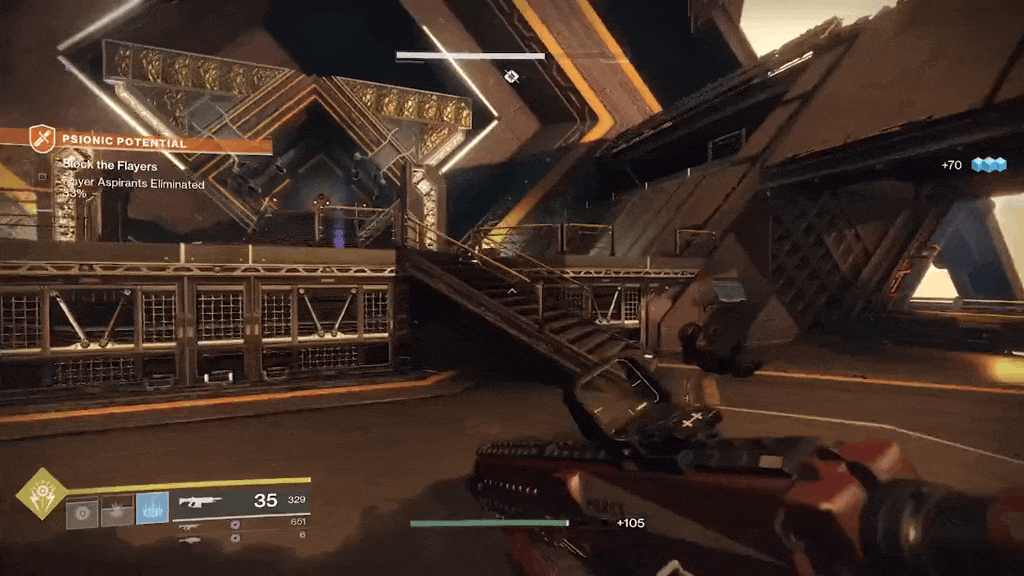Switch to the third weapon in the list
Image resolution: width=1024 pixels, height=576 pixels.
click(189, 538)
